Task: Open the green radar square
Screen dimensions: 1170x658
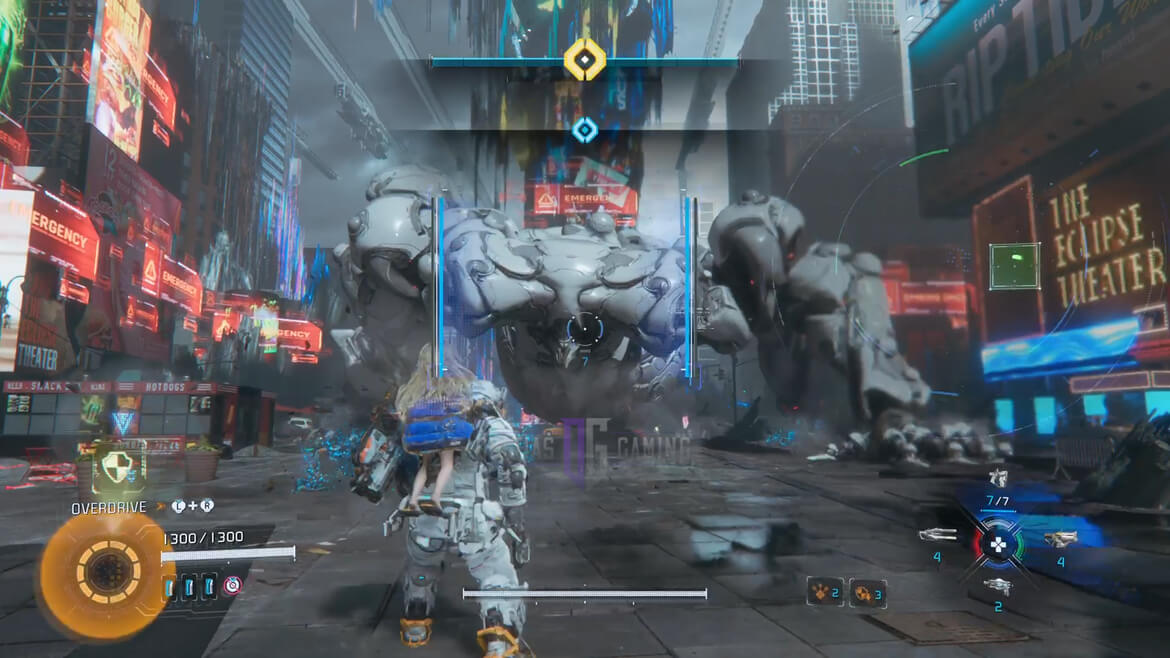Action: 1015,266
